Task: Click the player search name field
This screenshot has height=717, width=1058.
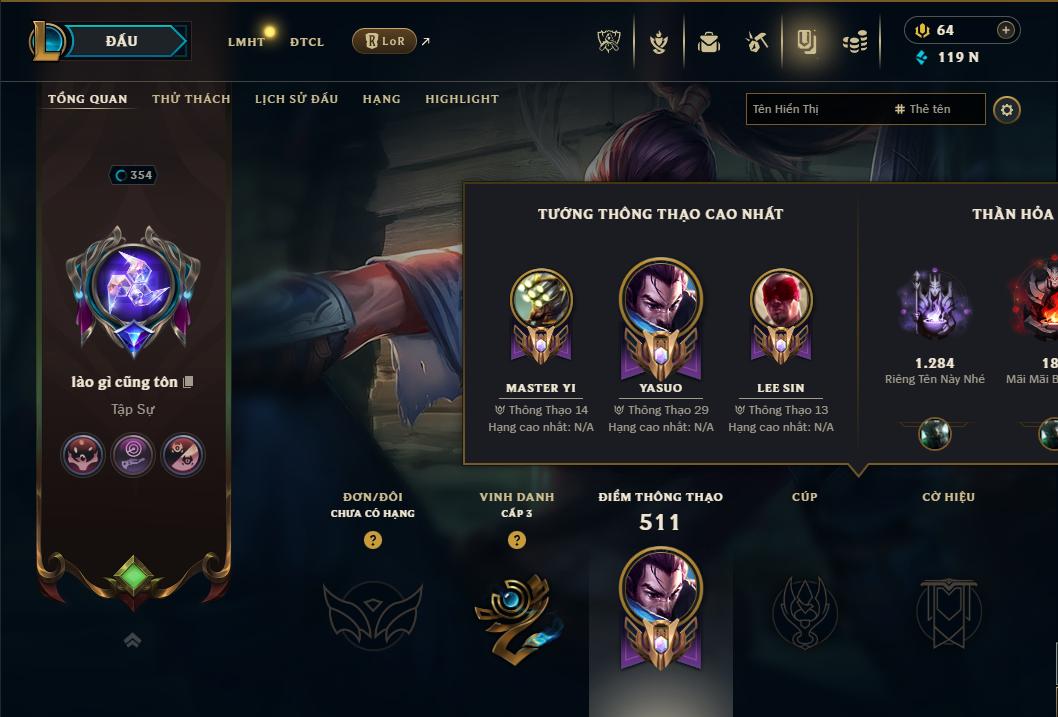Action: [815, 109]
